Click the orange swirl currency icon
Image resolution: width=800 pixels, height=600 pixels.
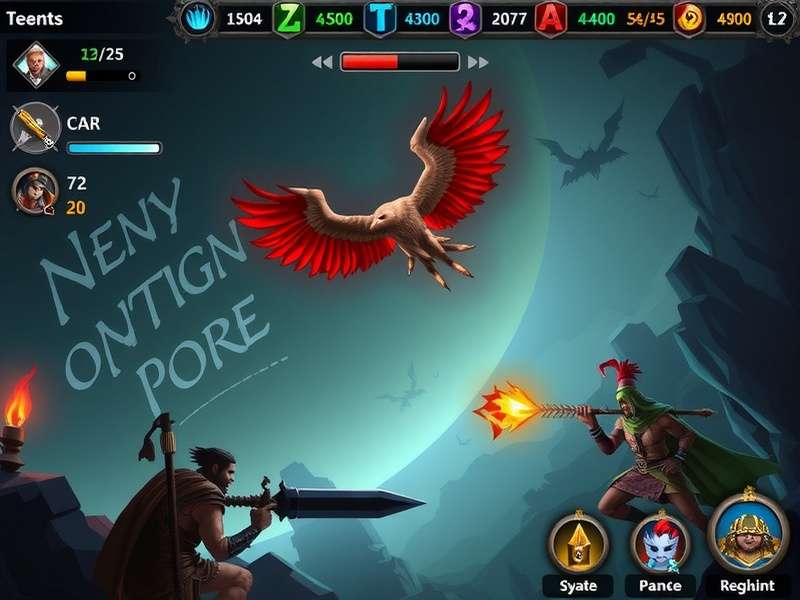(x=689, y=19)
